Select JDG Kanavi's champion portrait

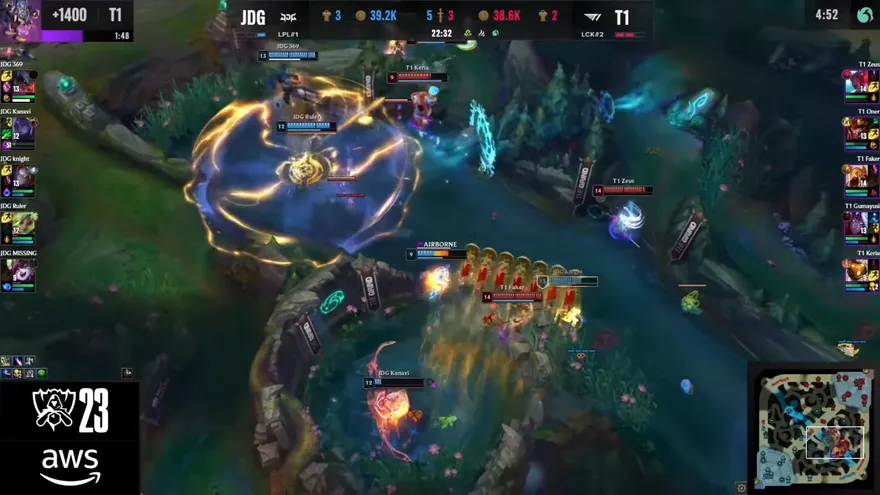click(23, 129)
